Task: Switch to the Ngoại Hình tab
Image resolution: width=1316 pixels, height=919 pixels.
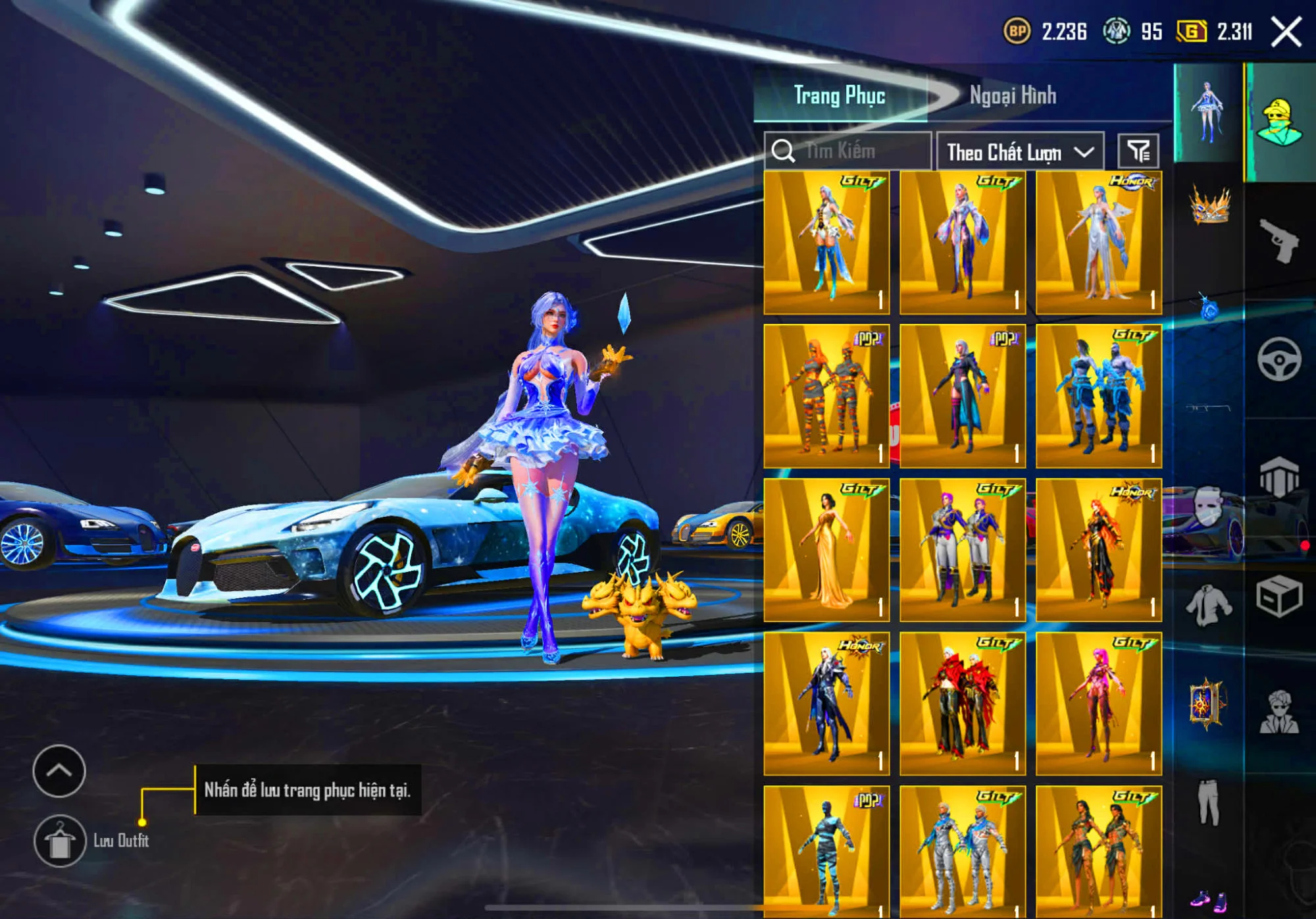Action: pos(1012,95)
